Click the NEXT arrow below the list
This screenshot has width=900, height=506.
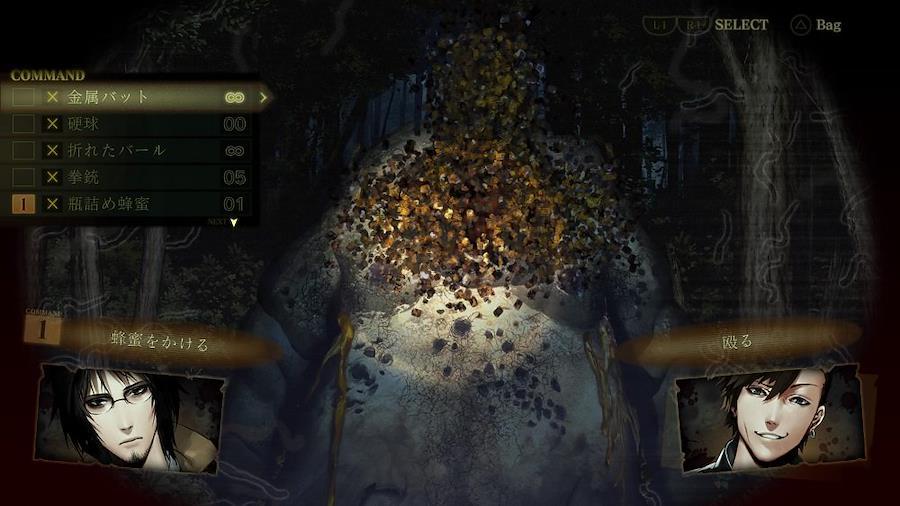[x=233, y=222]
